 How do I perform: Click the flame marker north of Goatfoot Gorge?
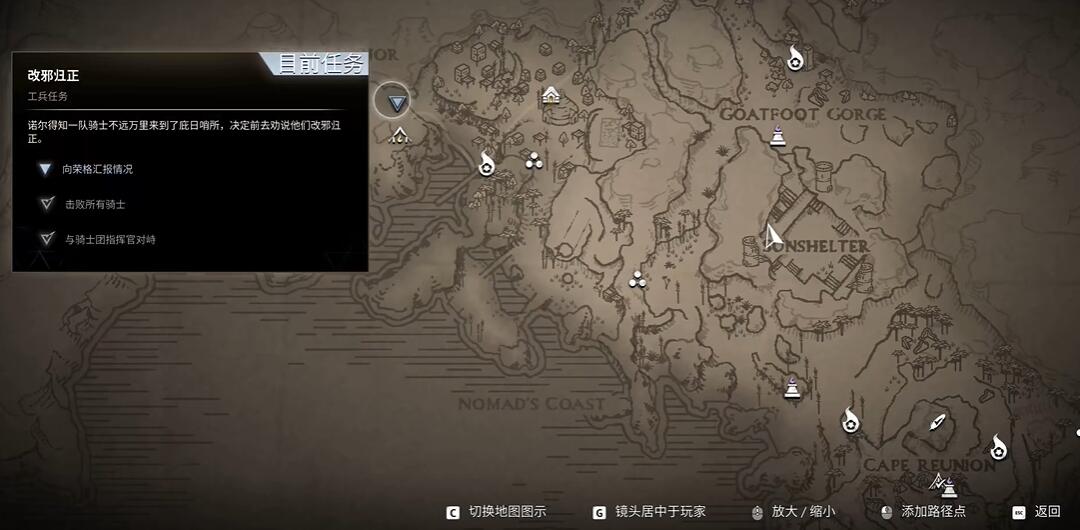click(x=794, y=58)
